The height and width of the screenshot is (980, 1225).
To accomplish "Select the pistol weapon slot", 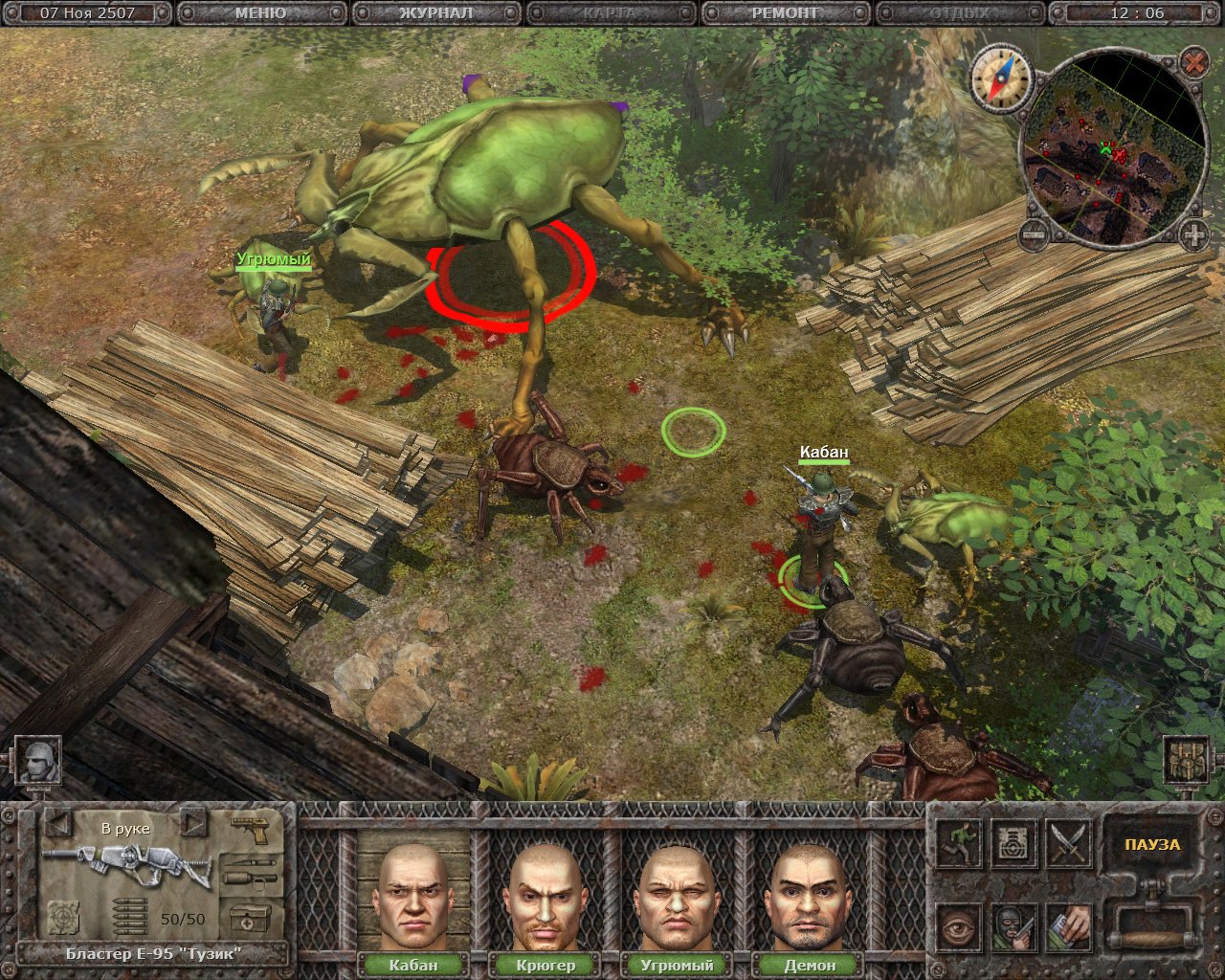I will (255, 829).
